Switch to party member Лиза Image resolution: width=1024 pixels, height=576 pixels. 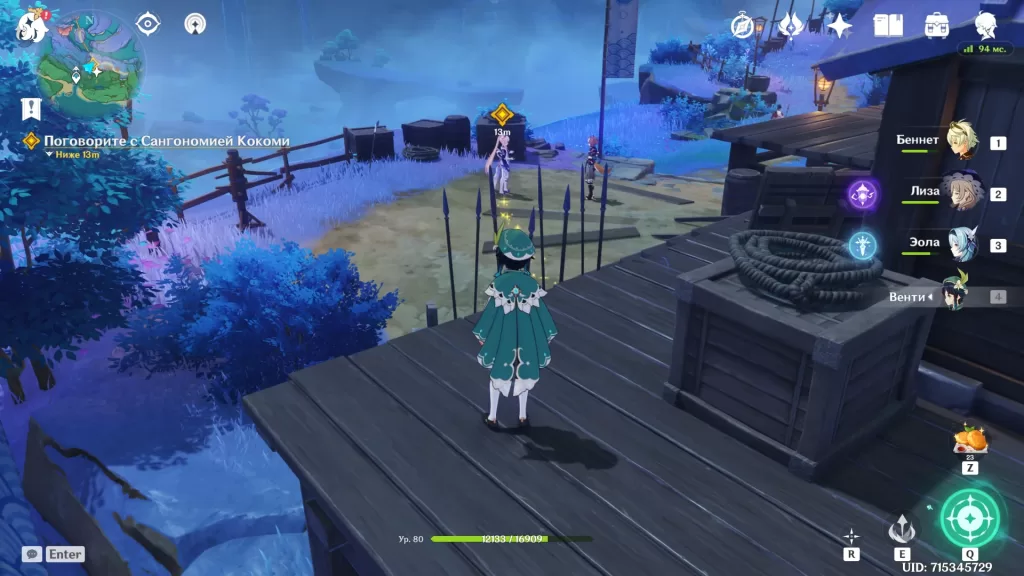(964, 192)
